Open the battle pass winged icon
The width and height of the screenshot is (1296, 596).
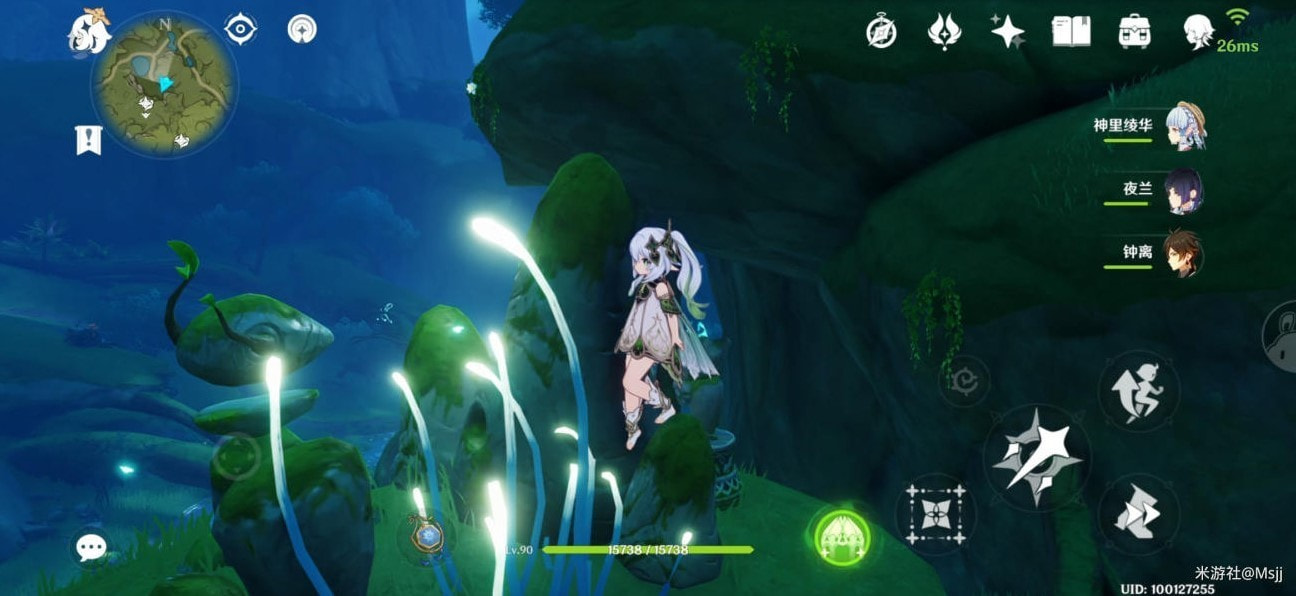(x=944, y=32)
